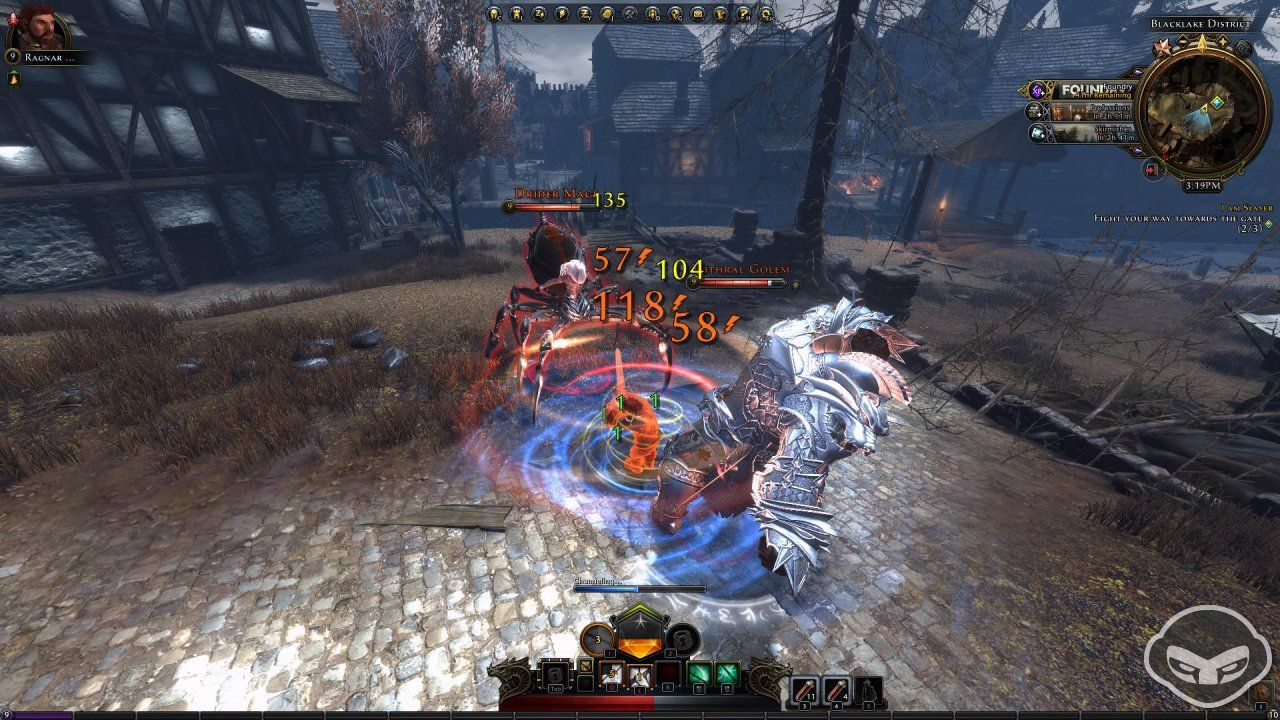Click the Tab ability slot on the hotbar
The height and width of the screenshot is (720, 1280).
555,676
